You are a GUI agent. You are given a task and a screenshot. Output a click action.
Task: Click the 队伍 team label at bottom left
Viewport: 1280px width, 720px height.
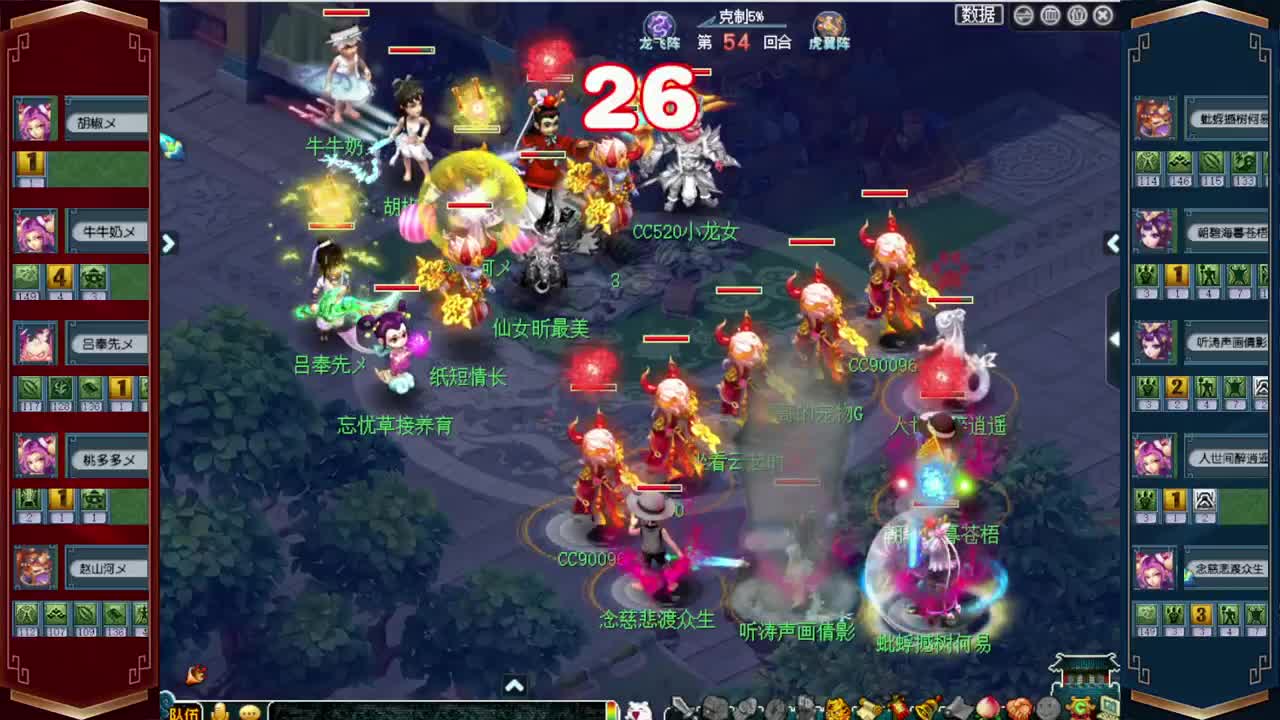coord(178,710)
